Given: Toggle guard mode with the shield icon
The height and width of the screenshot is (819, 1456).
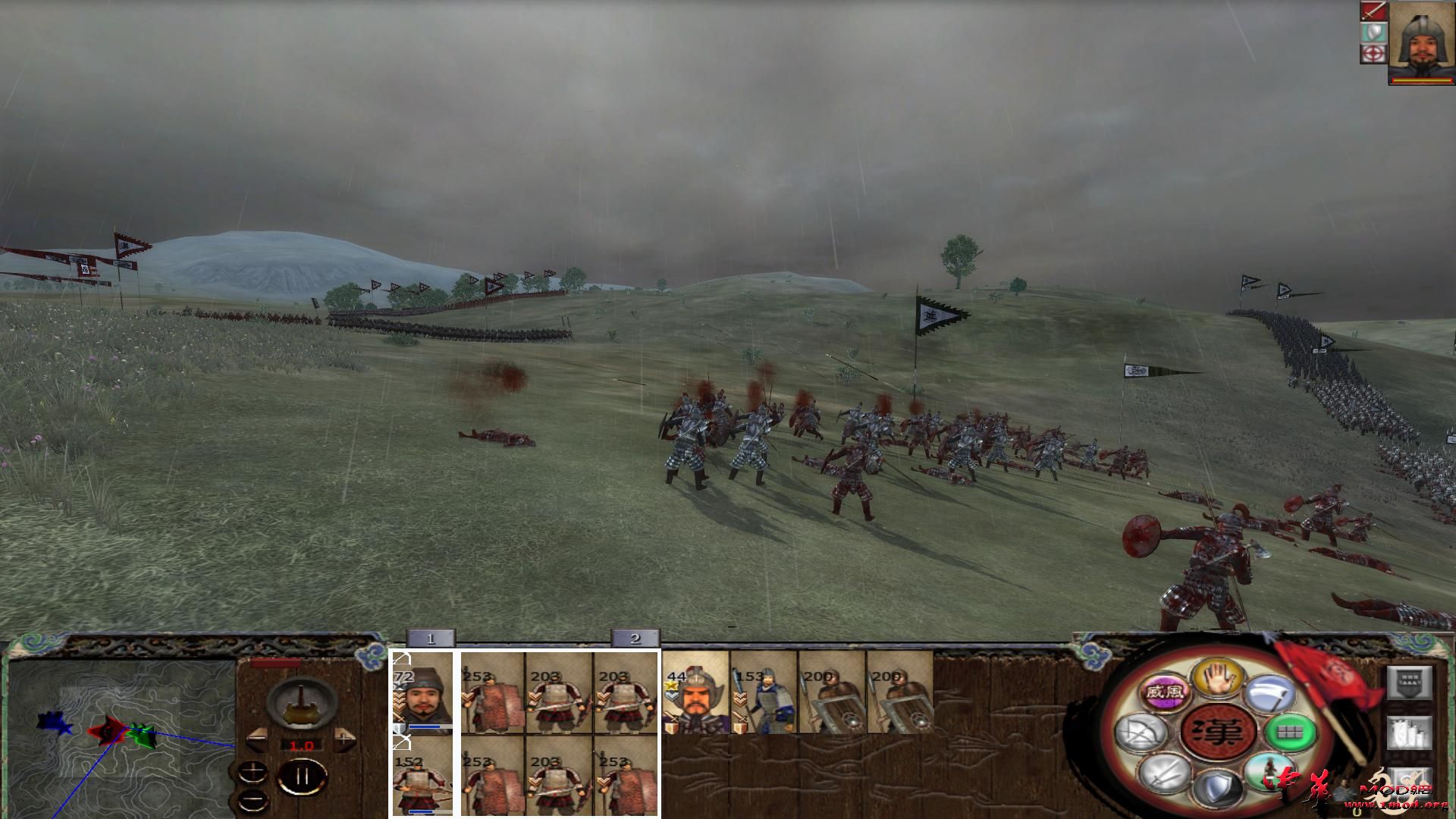Looking at the screenshot, I should pos(1219,786).
